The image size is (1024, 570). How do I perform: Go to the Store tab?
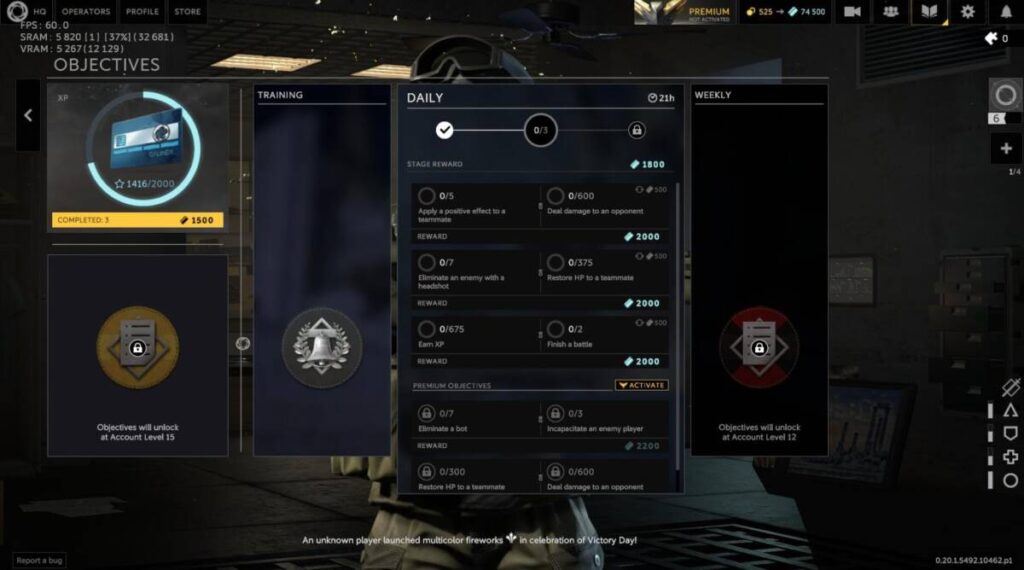[187, 12]
